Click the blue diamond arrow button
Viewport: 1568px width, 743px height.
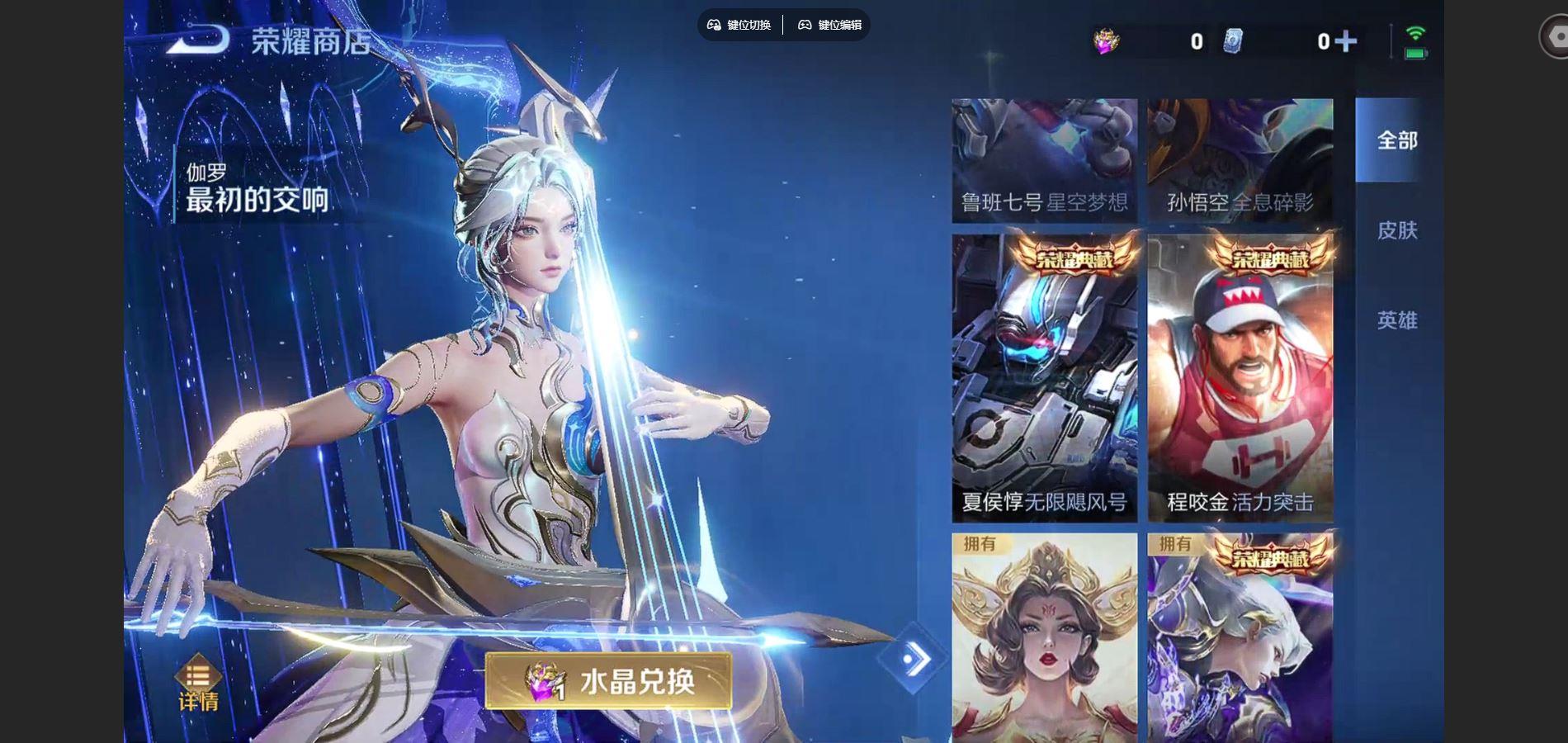point(912,659)
